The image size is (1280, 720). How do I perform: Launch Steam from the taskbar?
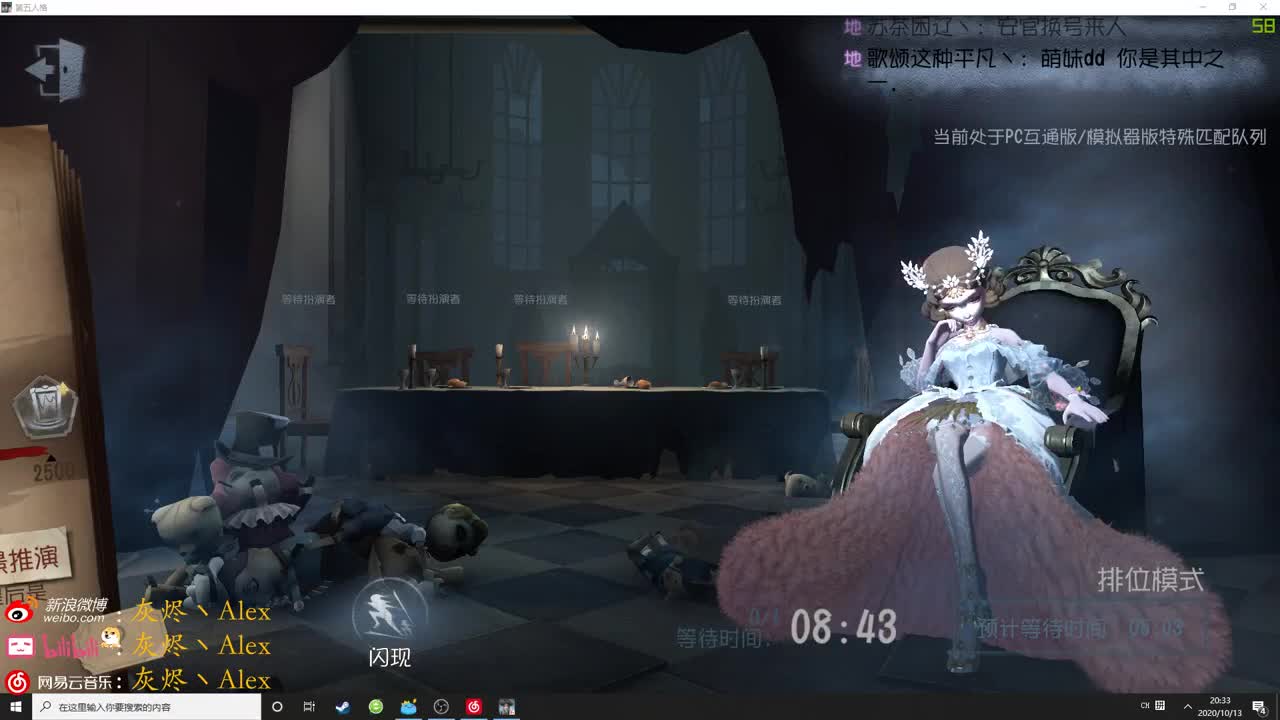tap(342, 707)
